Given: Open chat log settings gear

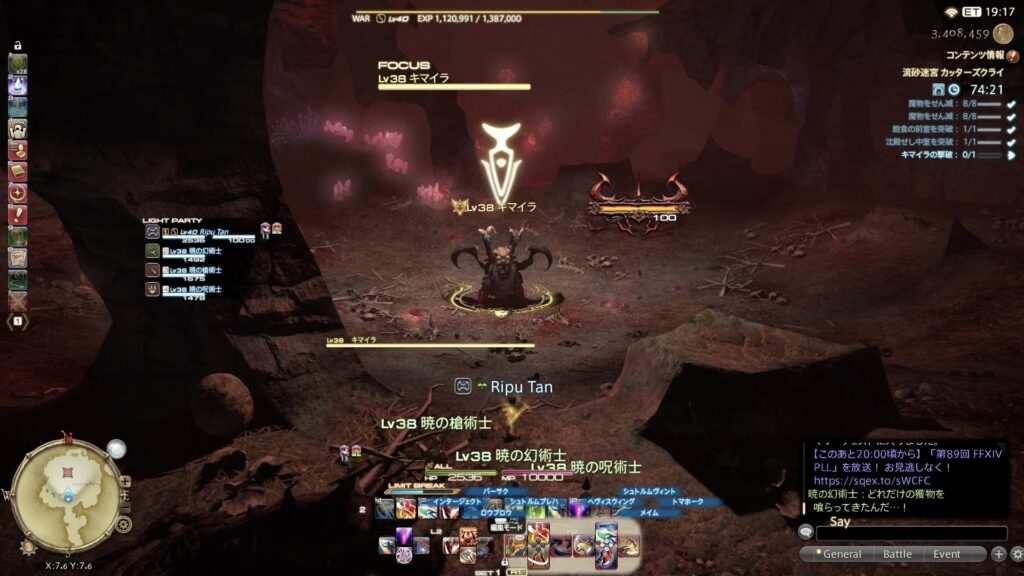Looking at the screenshot, I should (1015, 554).
